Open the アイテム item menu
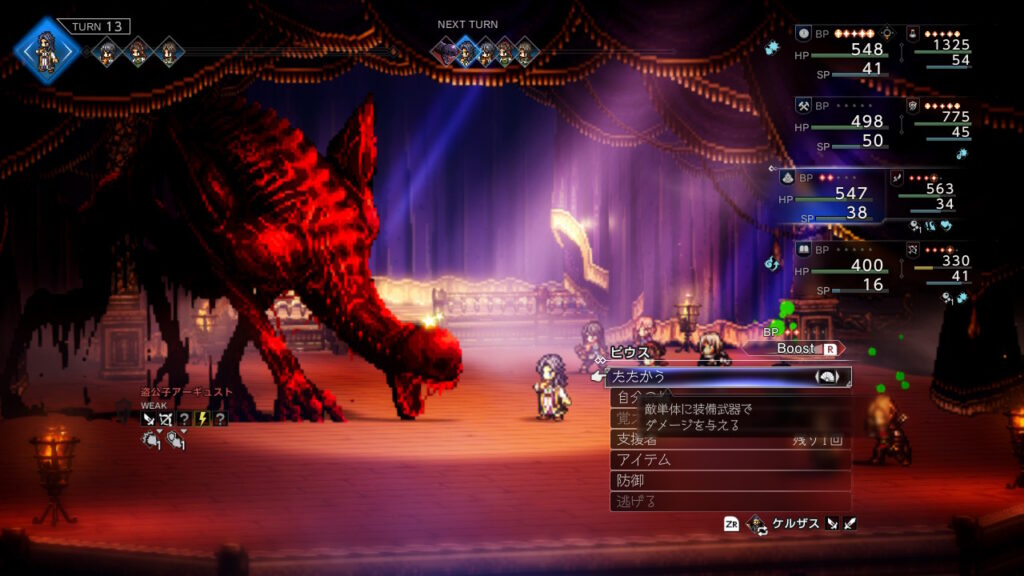Screen dimensions: 1024x576 tap(730, 459)
